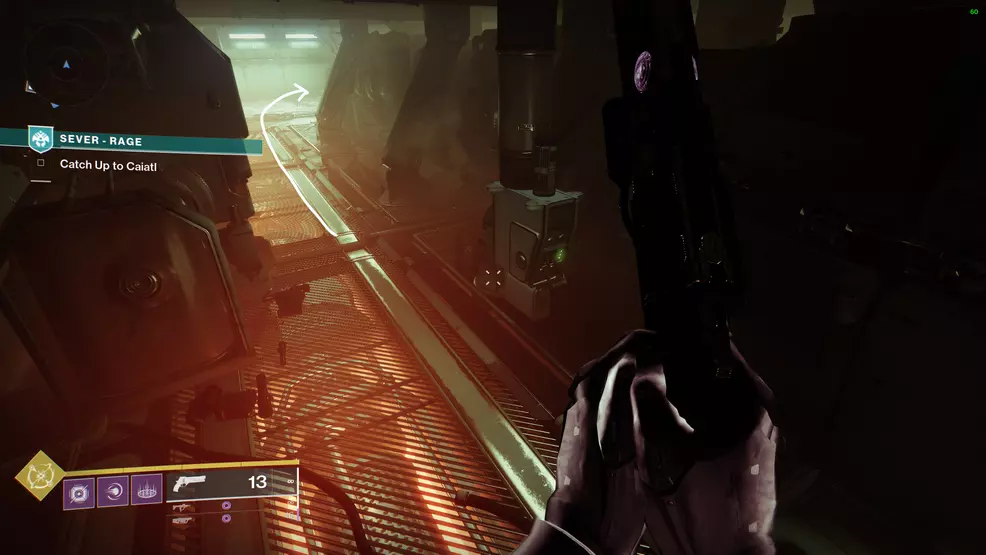Viewport: 986px width, 555px height.
Task: Switch to the second weapon in the list
Action: coord(184,508)
